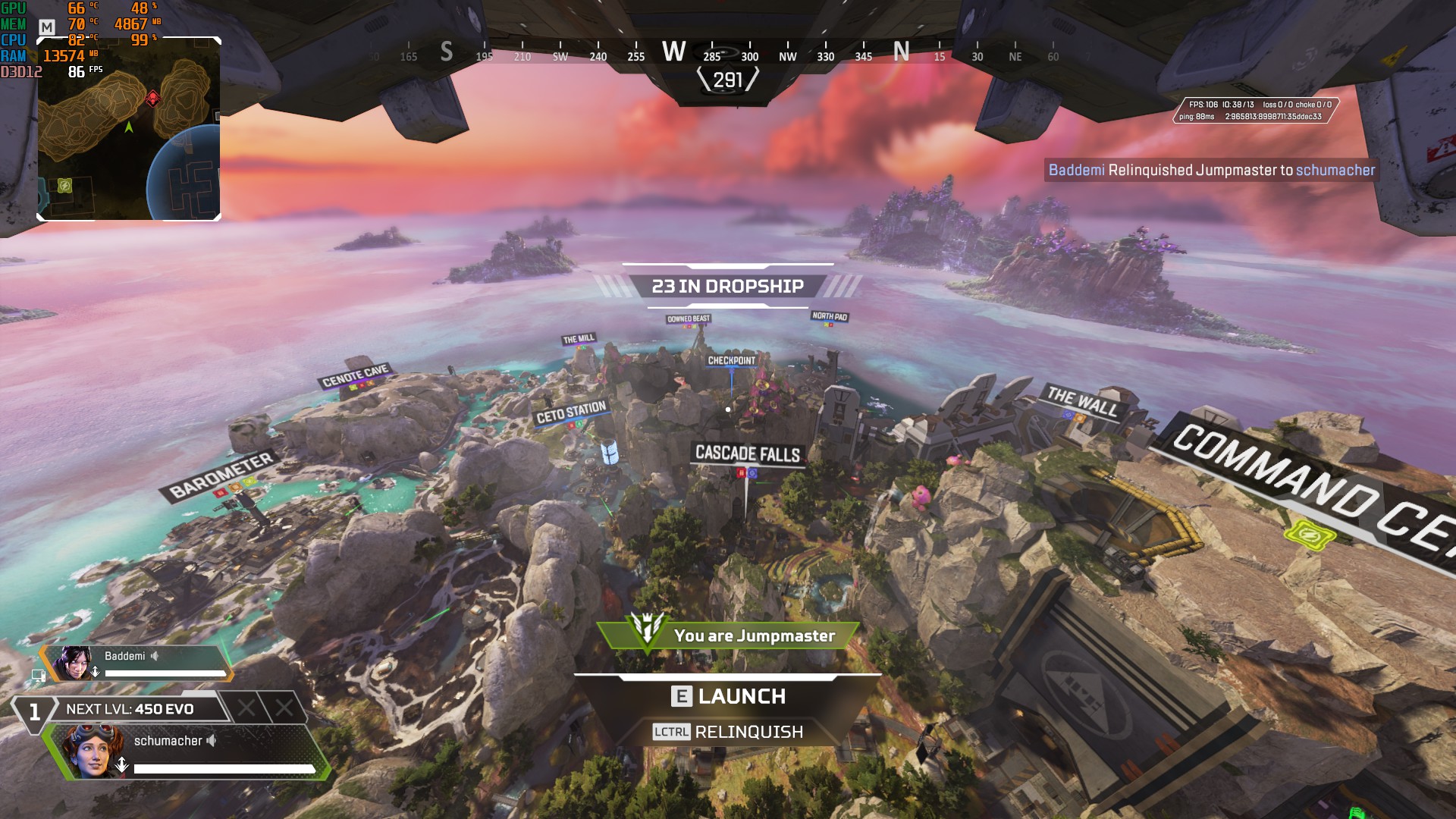The image size is (1456, 819).
Task: Click the Jumpmaster relinquished feed message
Action: [1211, 170]
